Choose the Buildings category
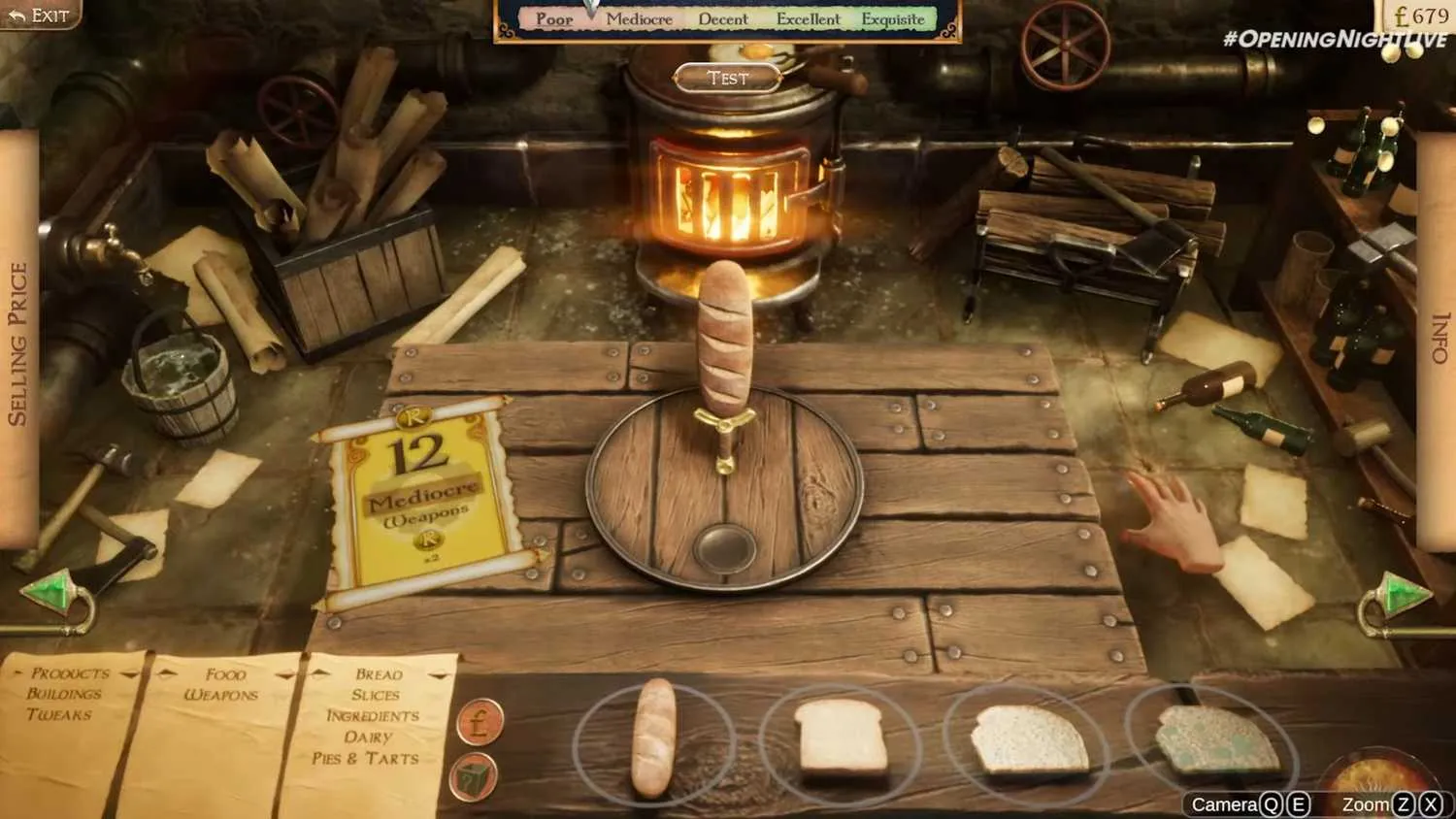 pyautogui.click(x=64, y=694)
